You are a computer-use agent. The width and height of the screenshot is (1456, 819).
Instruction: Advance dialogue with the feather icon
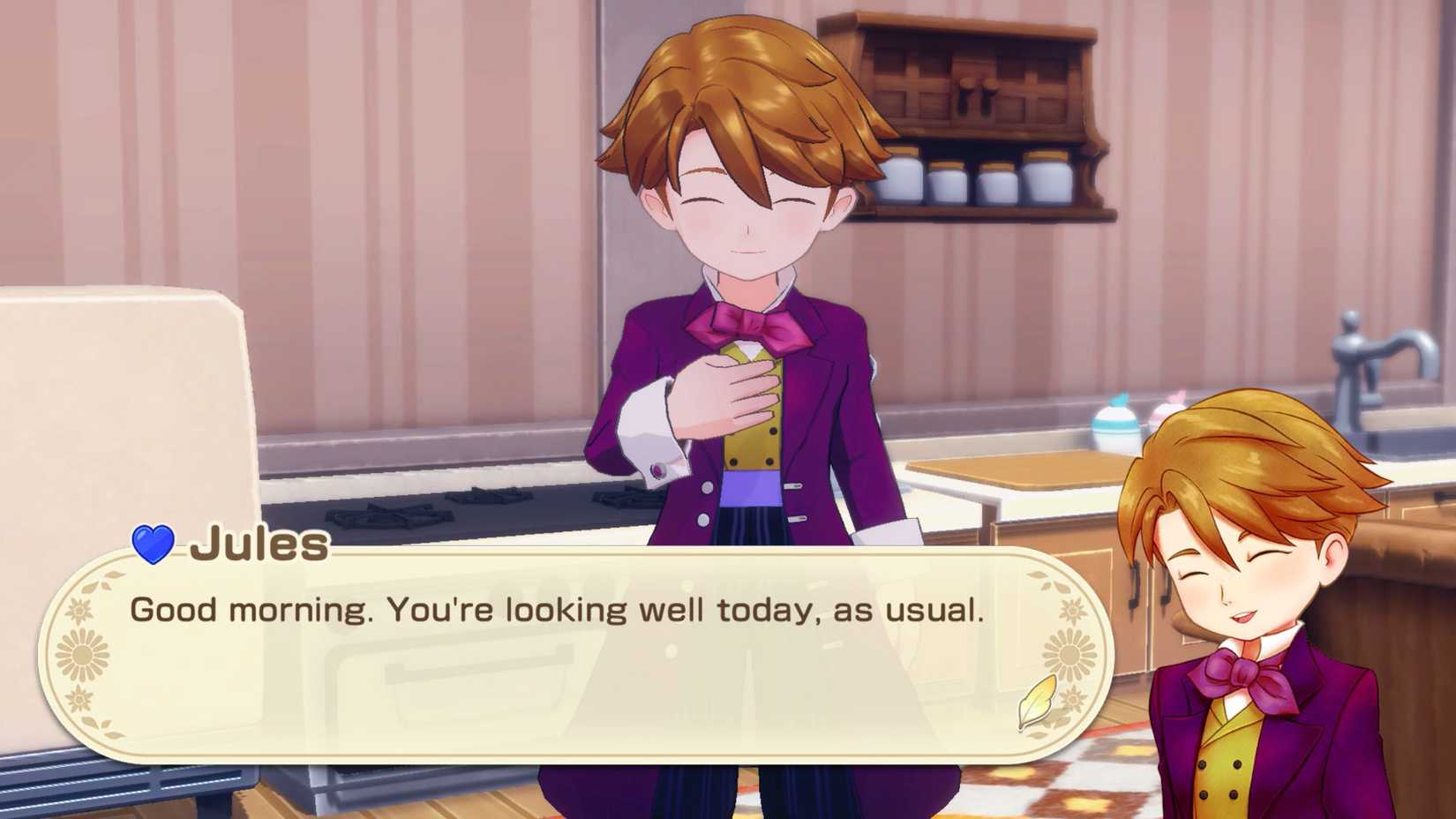pyautogui.click(x=1038, y=701)
